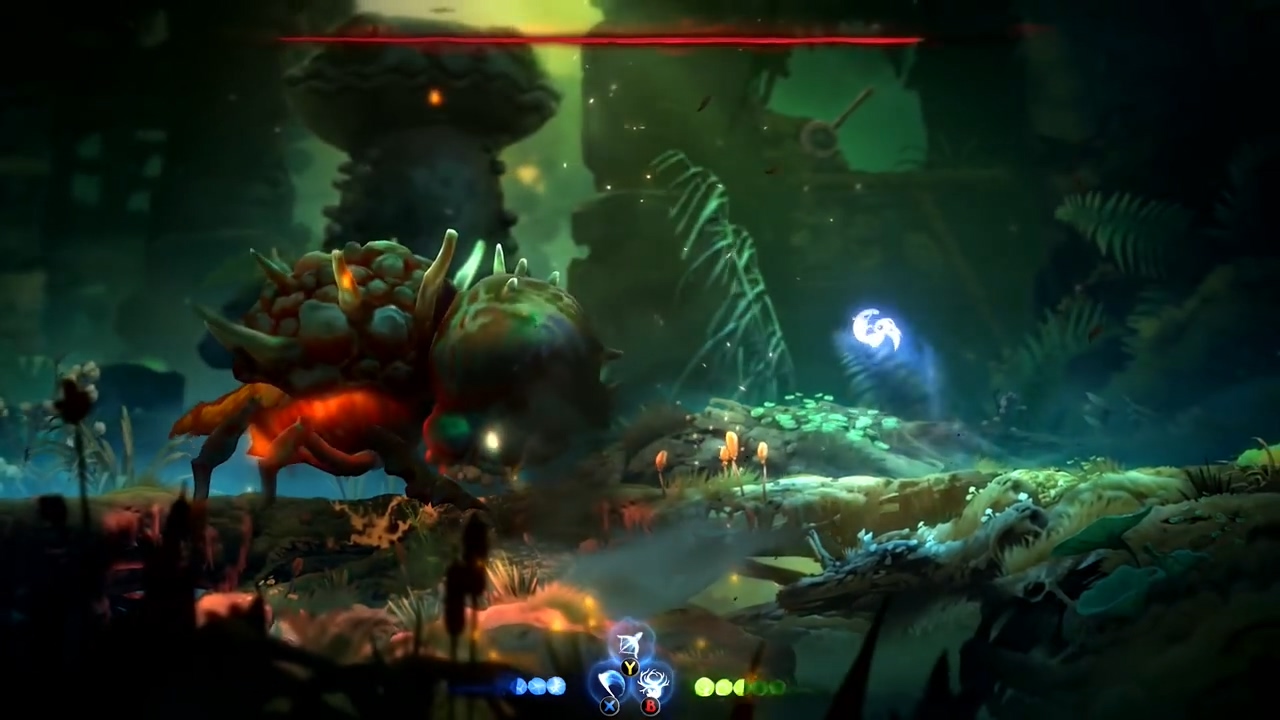The image size is (1280, 720).
Task: Select the Spirit Arc bow ability
Action: pos(630,642)
